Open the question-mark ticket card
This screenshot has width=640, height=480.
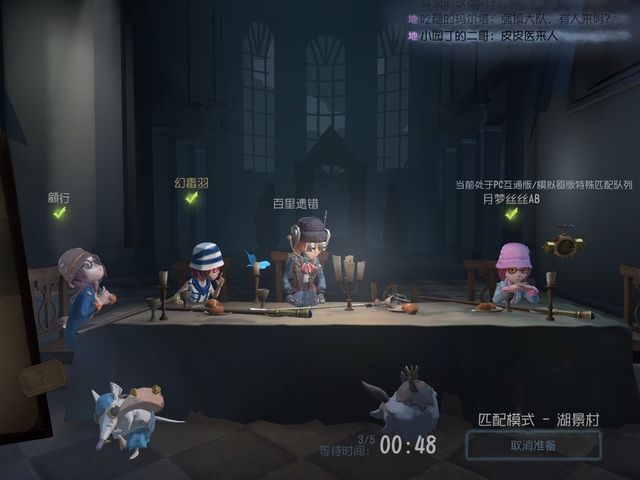point(43,378)
